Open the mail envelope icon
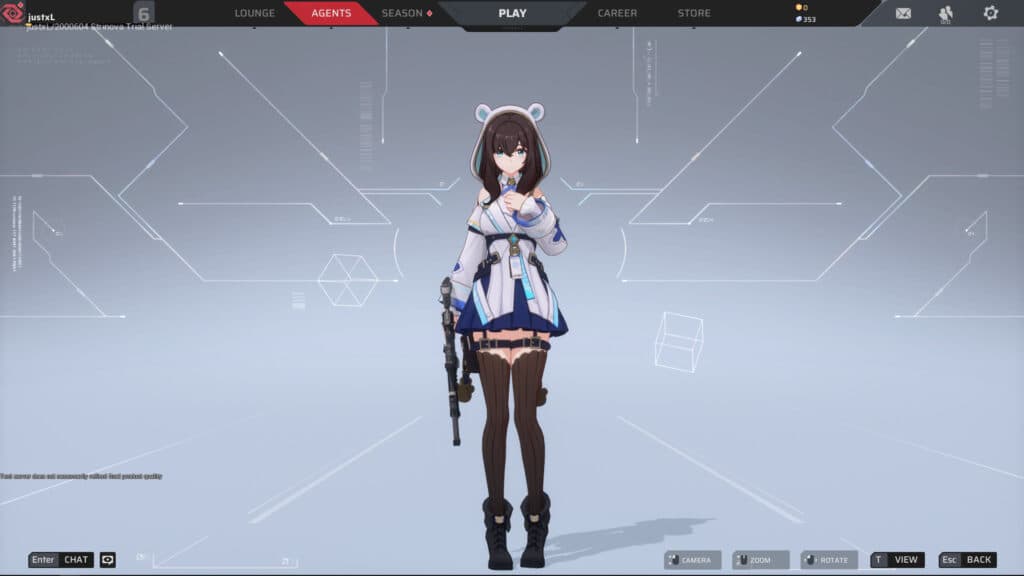This screenshot has height=576, width=1024. pyautogui.click(x=903, y=13)
